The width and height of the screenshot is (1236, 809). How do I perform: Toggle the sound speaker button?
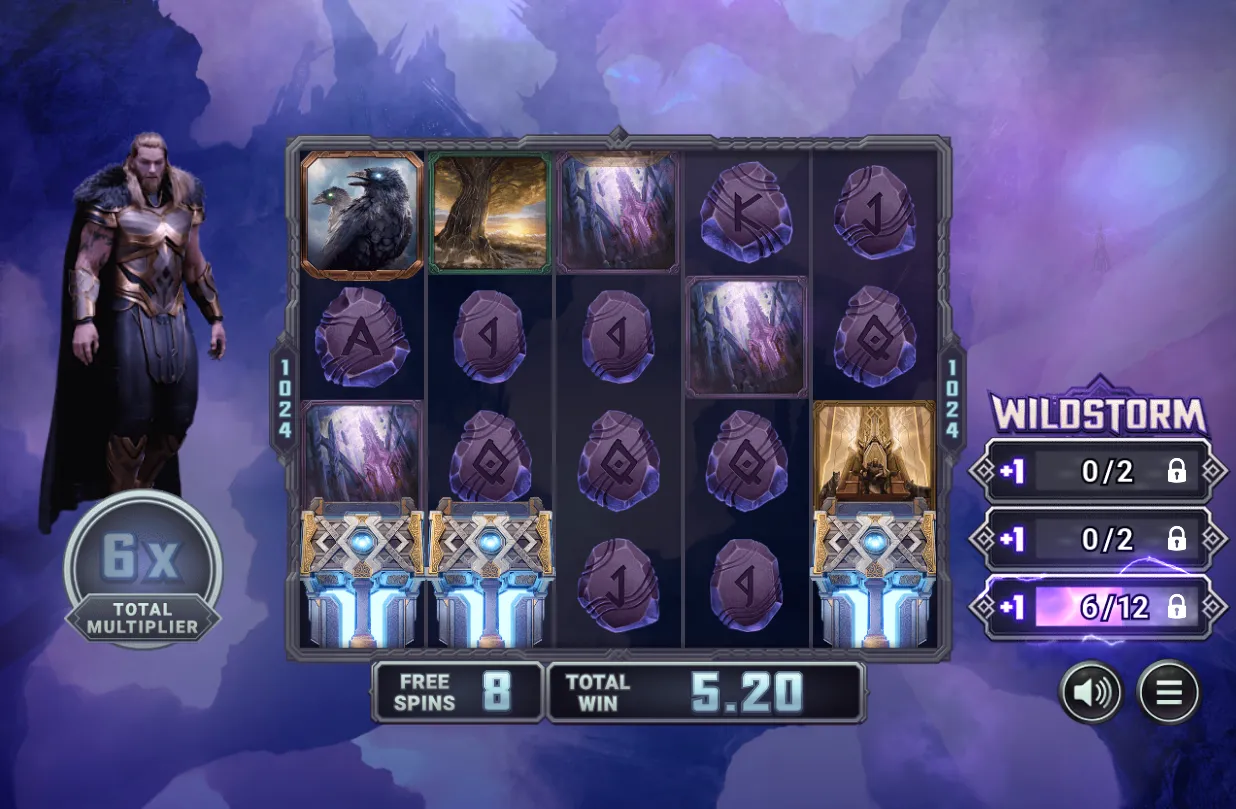1091,692
